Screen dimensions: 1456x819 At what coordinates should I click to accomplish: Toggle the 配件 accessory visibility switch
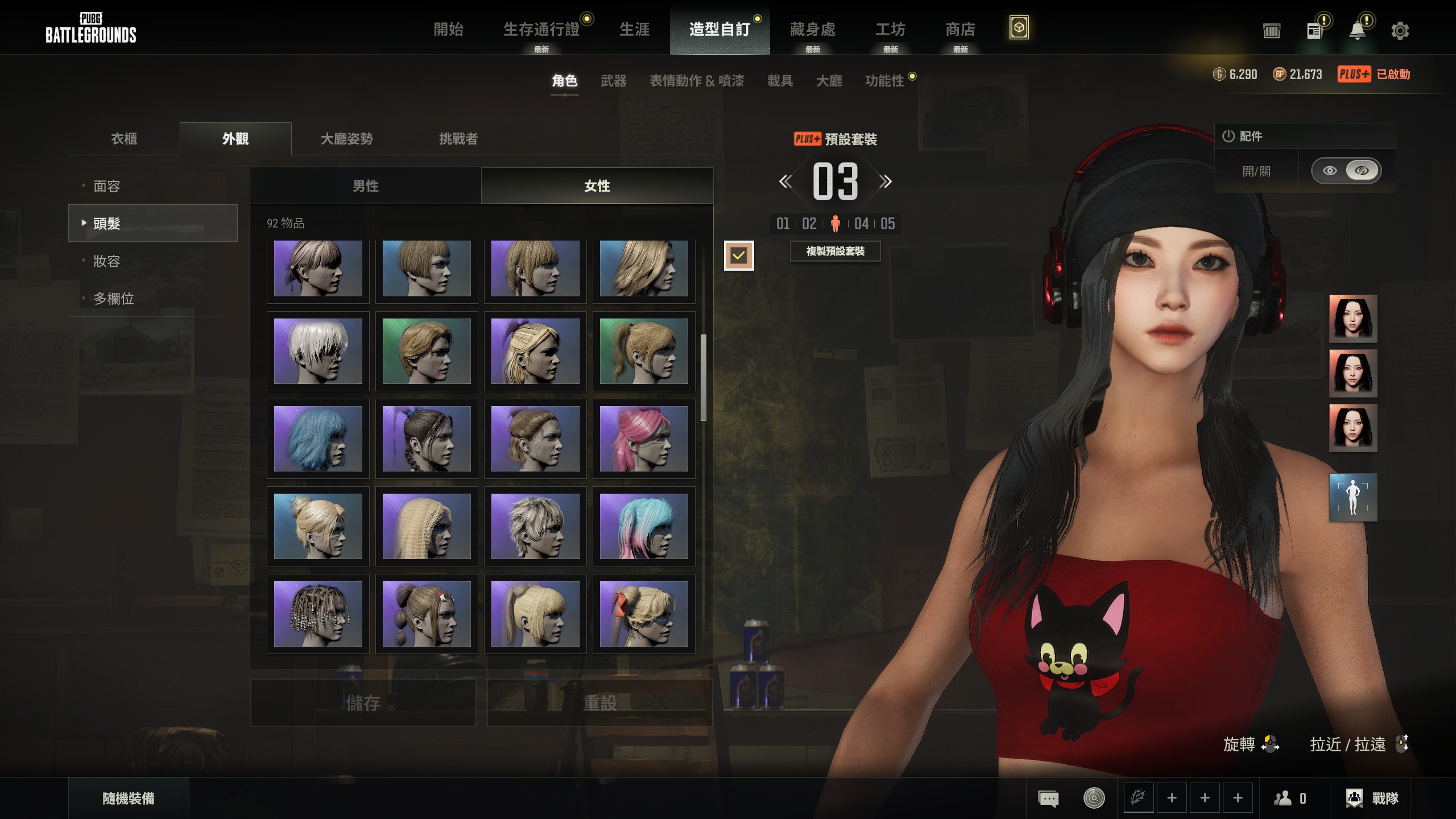pyautogui.click(x=1345, y=171)
